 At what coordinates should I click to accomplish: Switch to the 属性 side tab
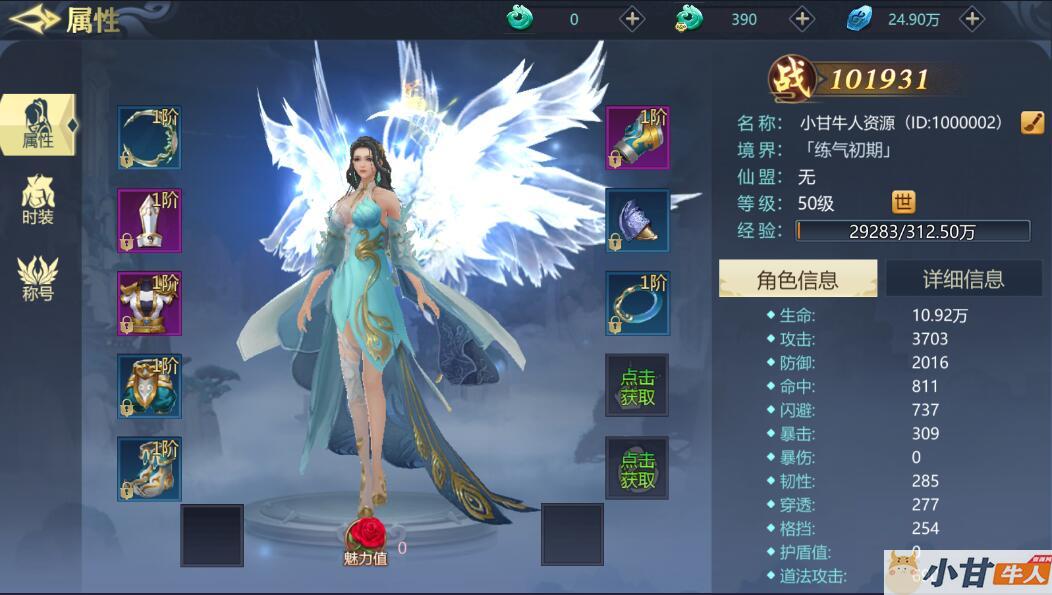click(x=38, y=125)
